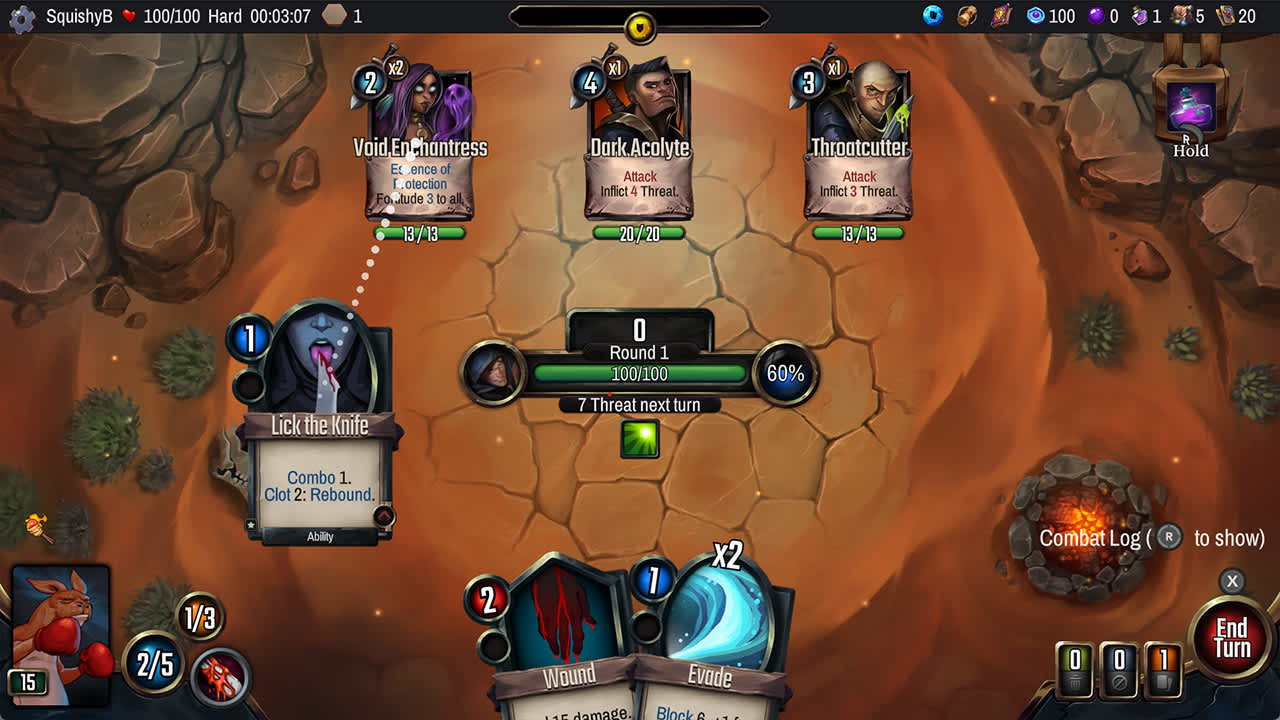The height and width of the screenshot is (720, 1280).
Task: Inspect the green buff icon under the health bar
Action: tap(639, 438)
